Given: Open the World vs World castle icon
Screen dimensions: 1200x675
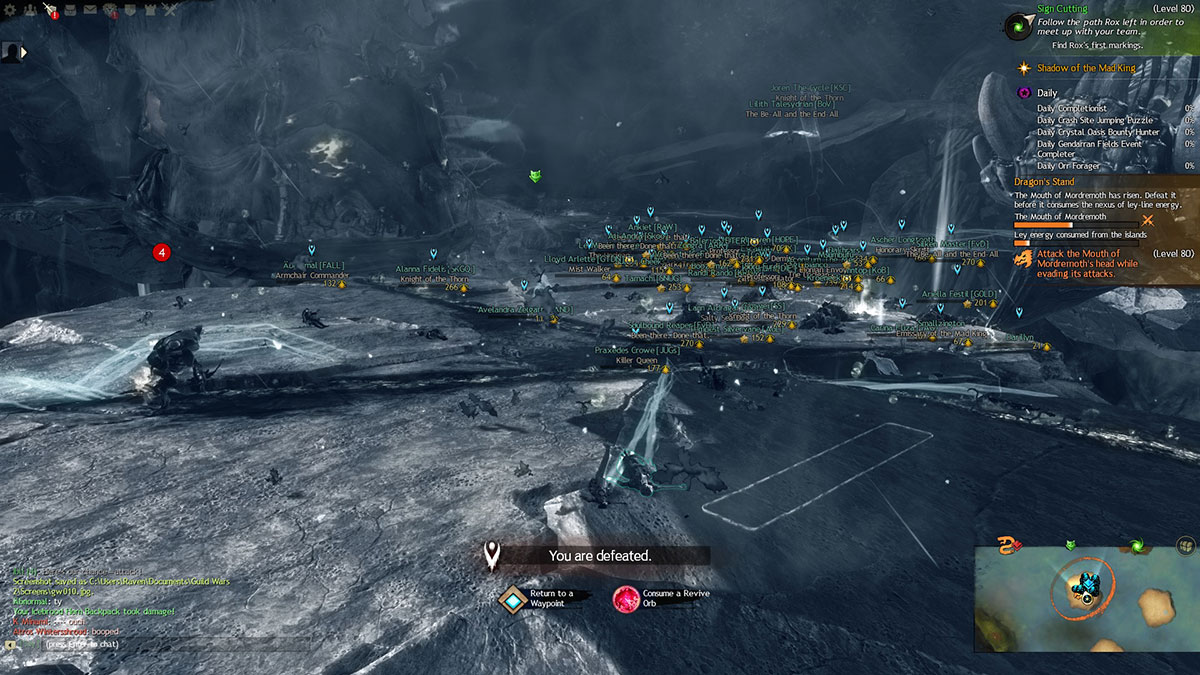Looking at the screenshot, I should pos(151,10).
